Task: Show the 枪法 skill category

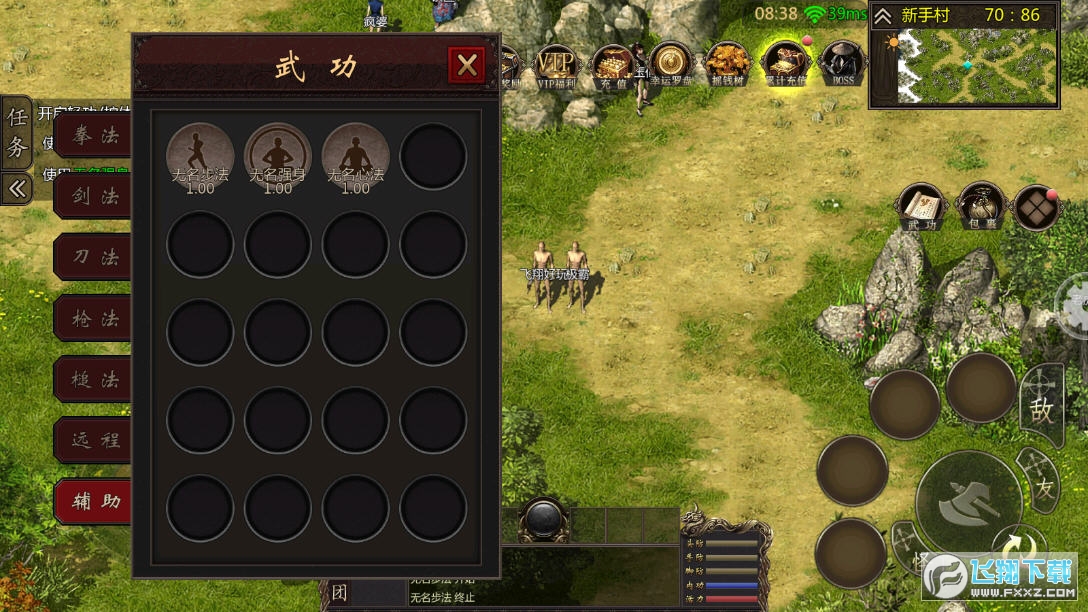Action: click(93, 319)
